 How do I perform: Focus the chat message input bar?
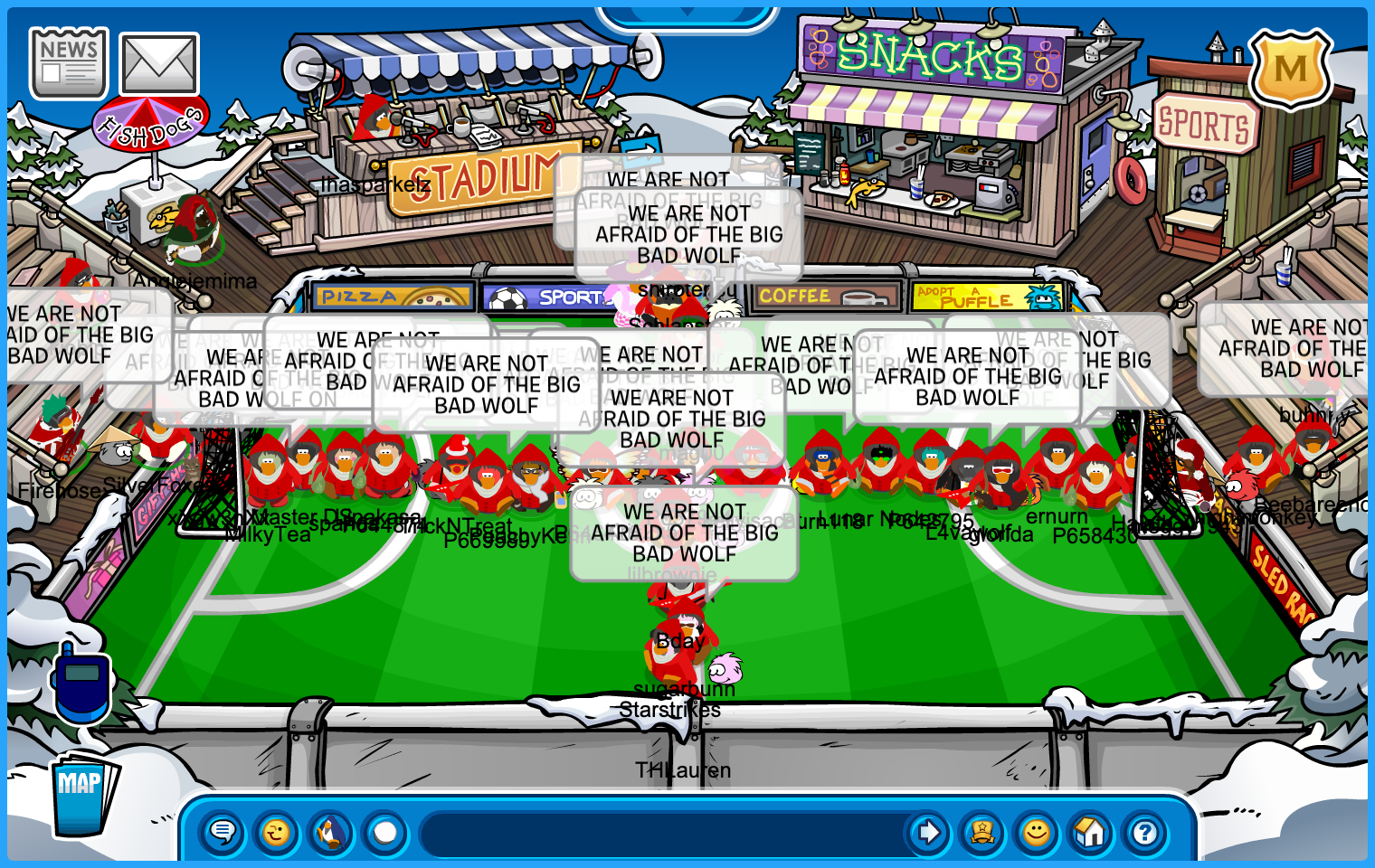(x=660, y=832)
